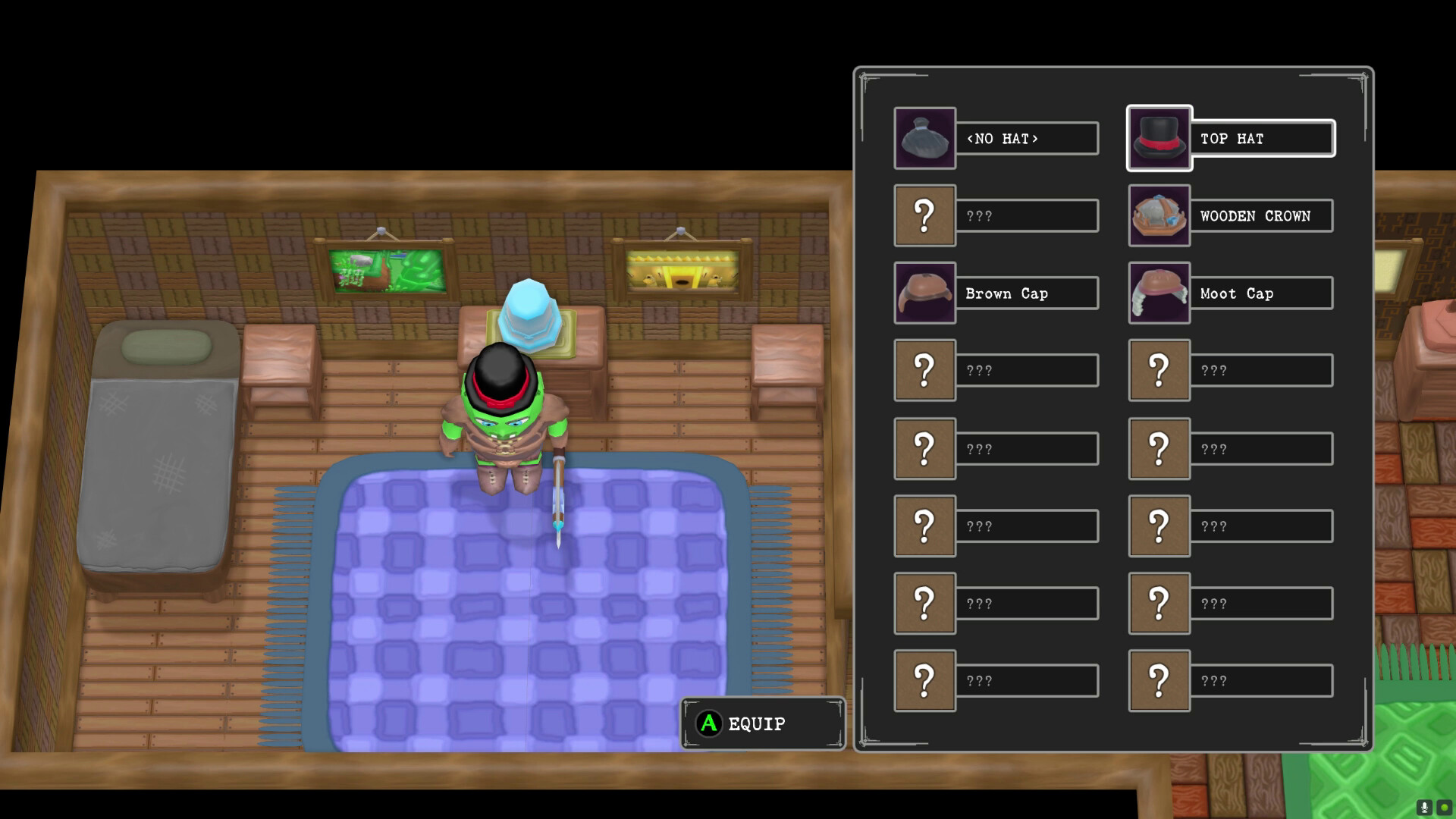Select the Brown Cap icon

[x=924, y=293]
